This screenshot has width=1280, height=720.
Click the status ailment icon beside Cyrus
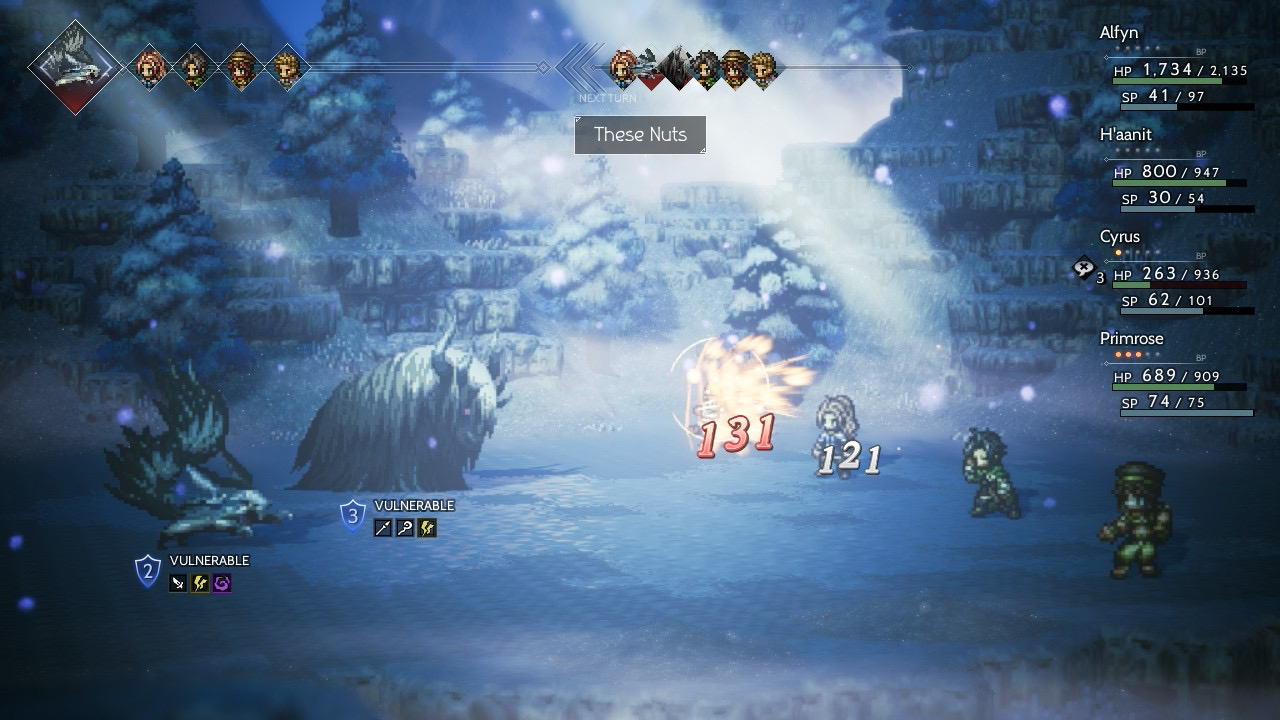tap(1083, 268)
